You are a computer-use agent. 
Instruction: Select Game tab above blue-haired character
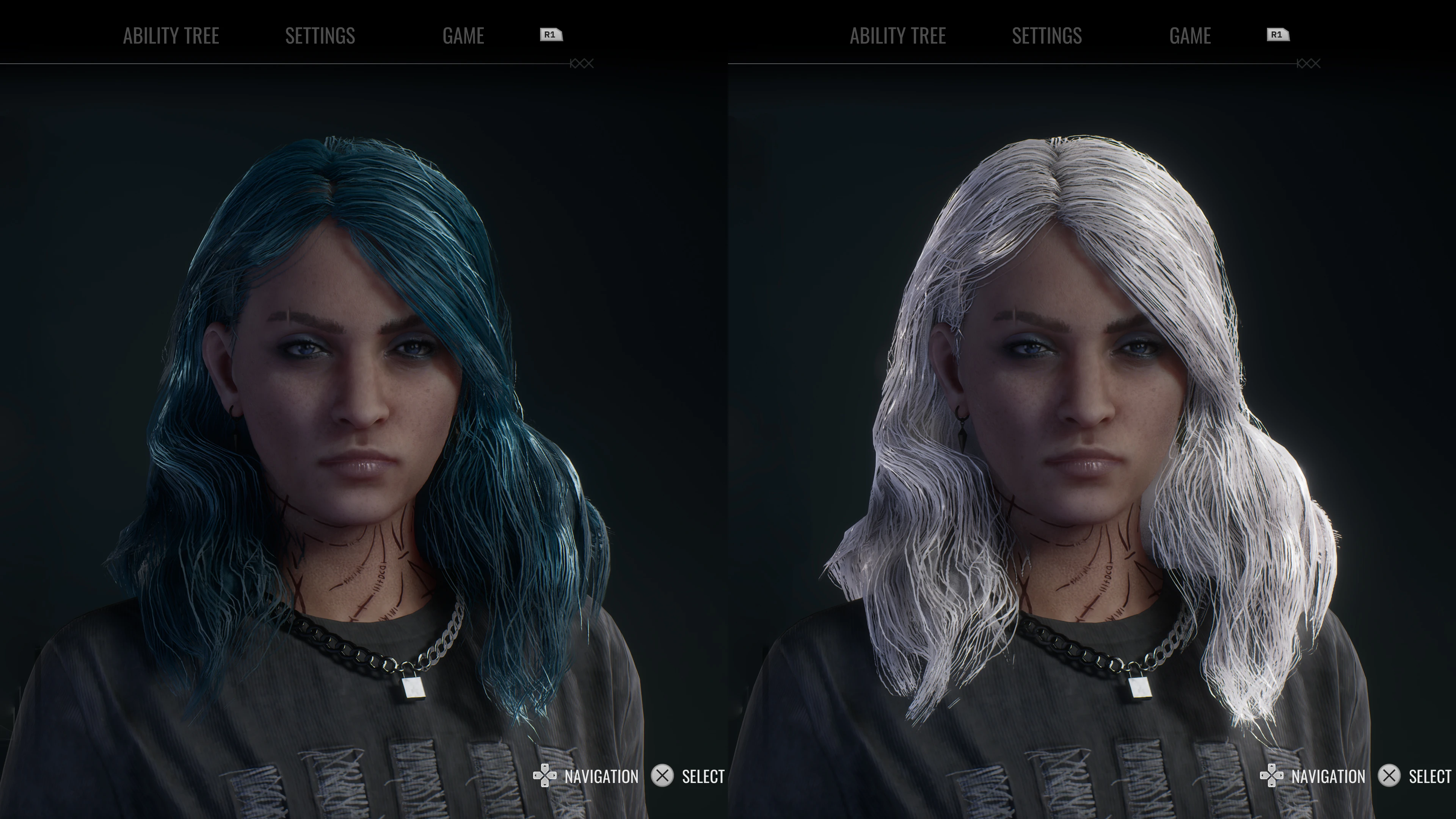463,36
